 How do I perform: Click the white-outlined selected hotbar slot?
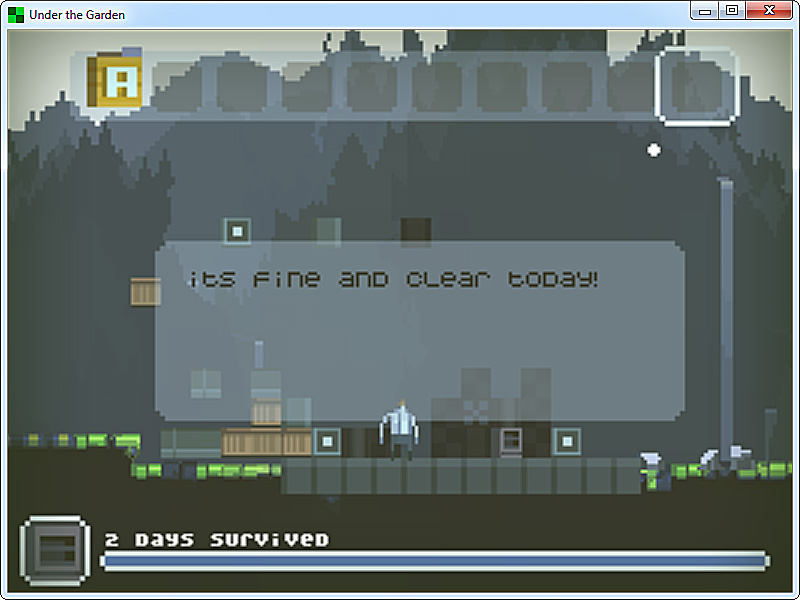pos(696,86)
